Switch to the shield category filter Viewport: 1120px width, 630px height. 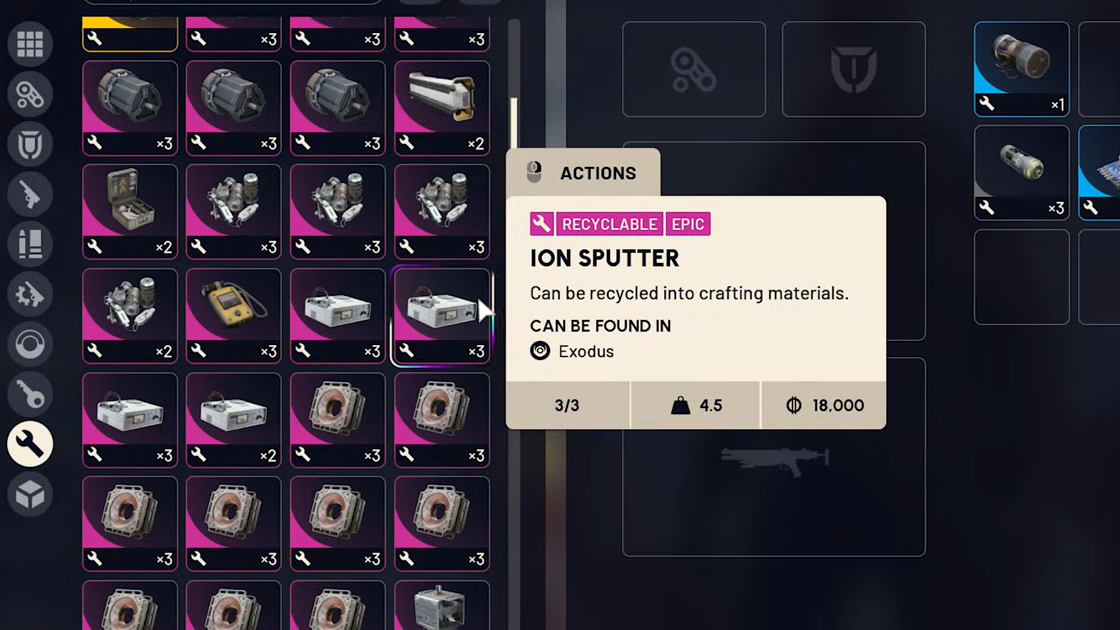pos(30,145)
